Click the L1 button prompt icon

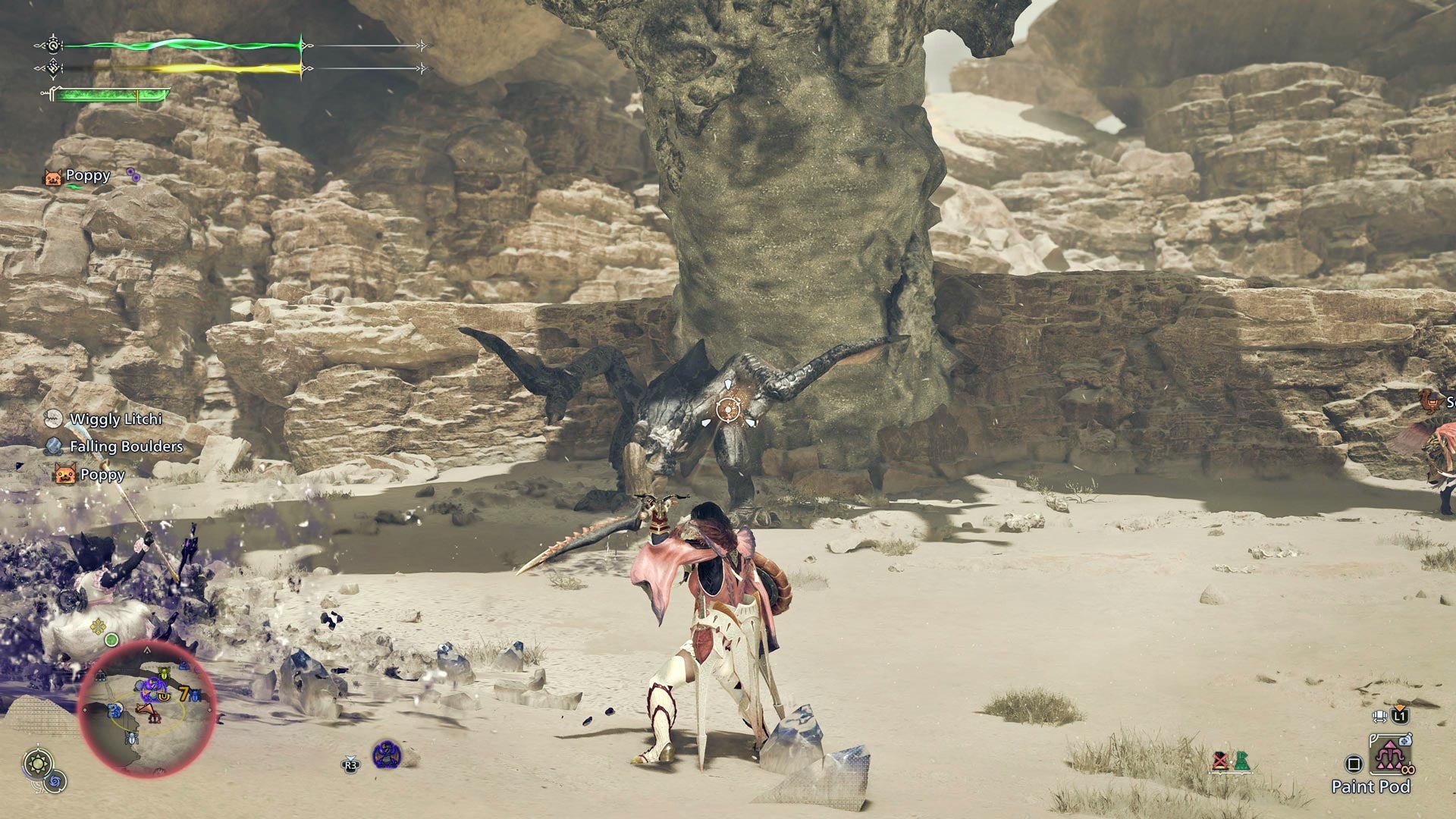pos(1399,715)
